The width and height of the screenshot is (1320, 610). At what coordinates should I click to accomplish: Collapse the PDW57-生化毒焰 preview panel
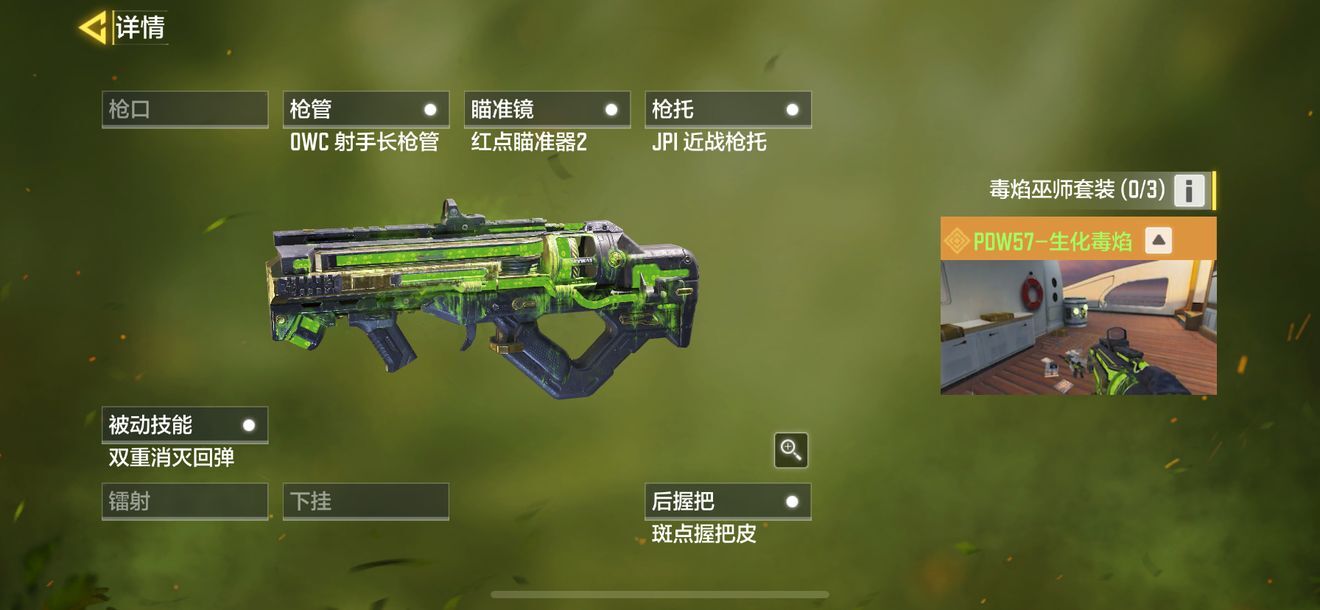[1157, 240]
